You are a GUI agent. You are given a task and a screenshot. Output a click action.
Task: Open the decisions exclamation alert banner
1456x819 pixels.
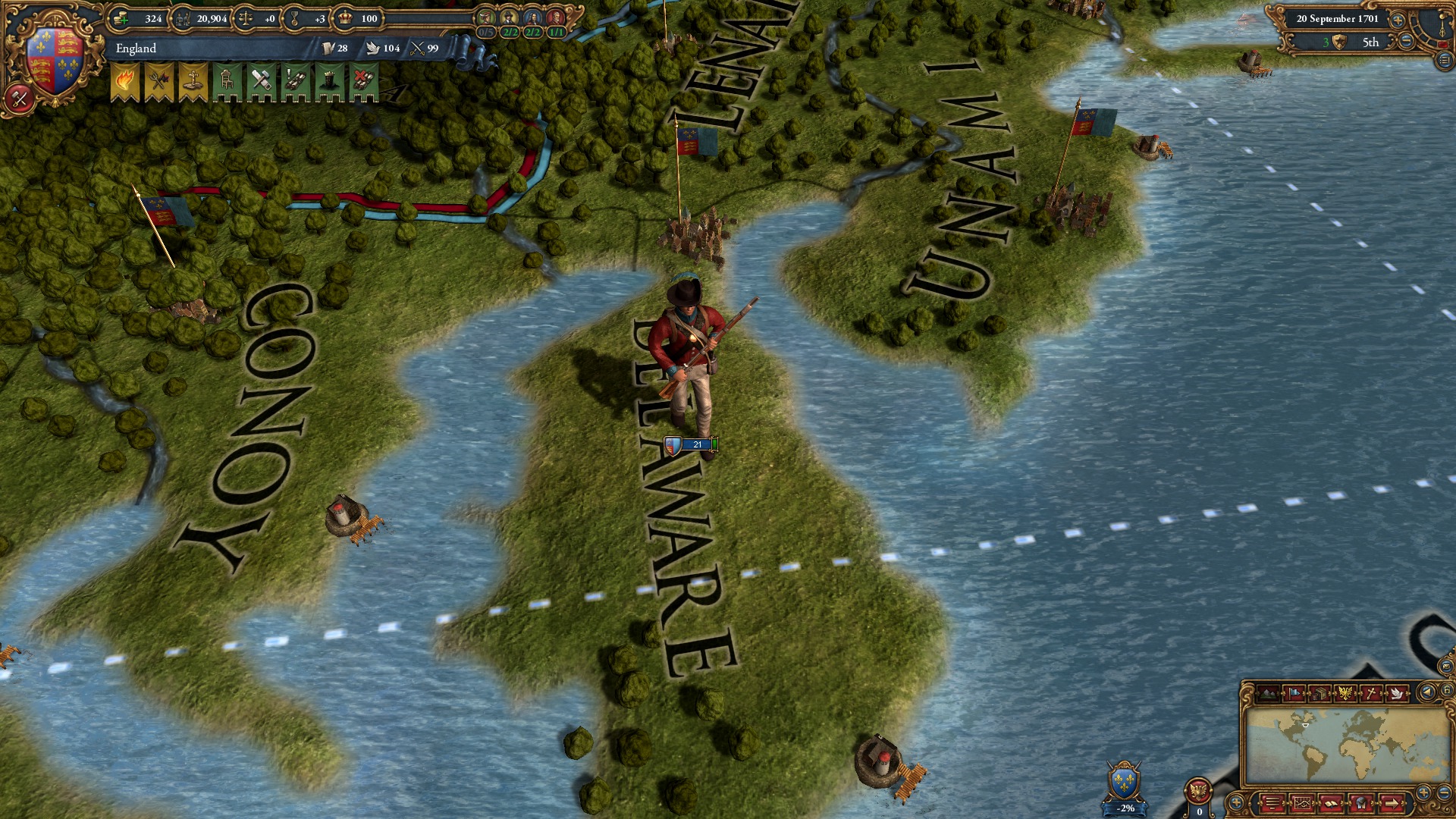(296, 80)
